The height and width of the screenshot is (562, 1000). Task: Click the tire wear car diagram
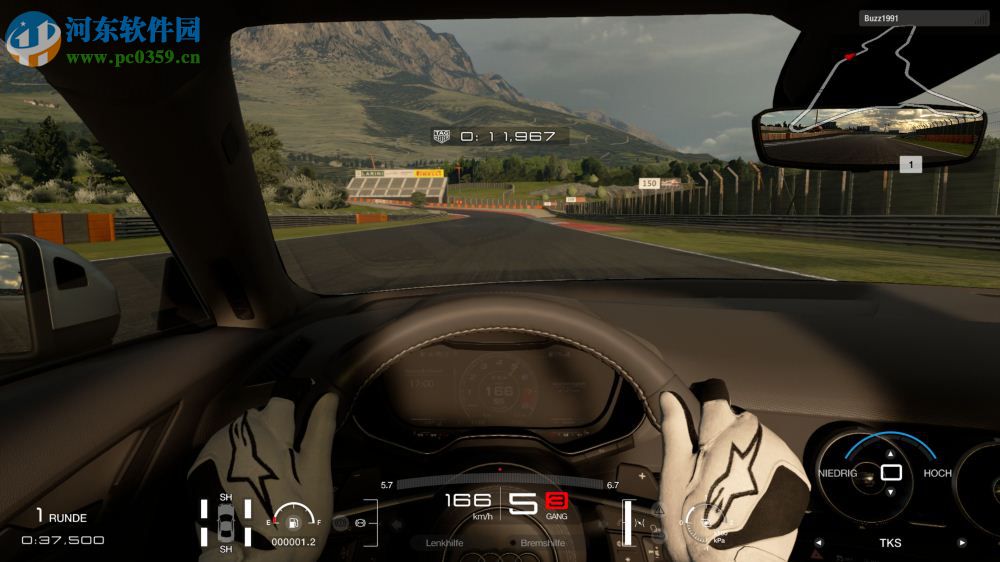pos(226,523)
